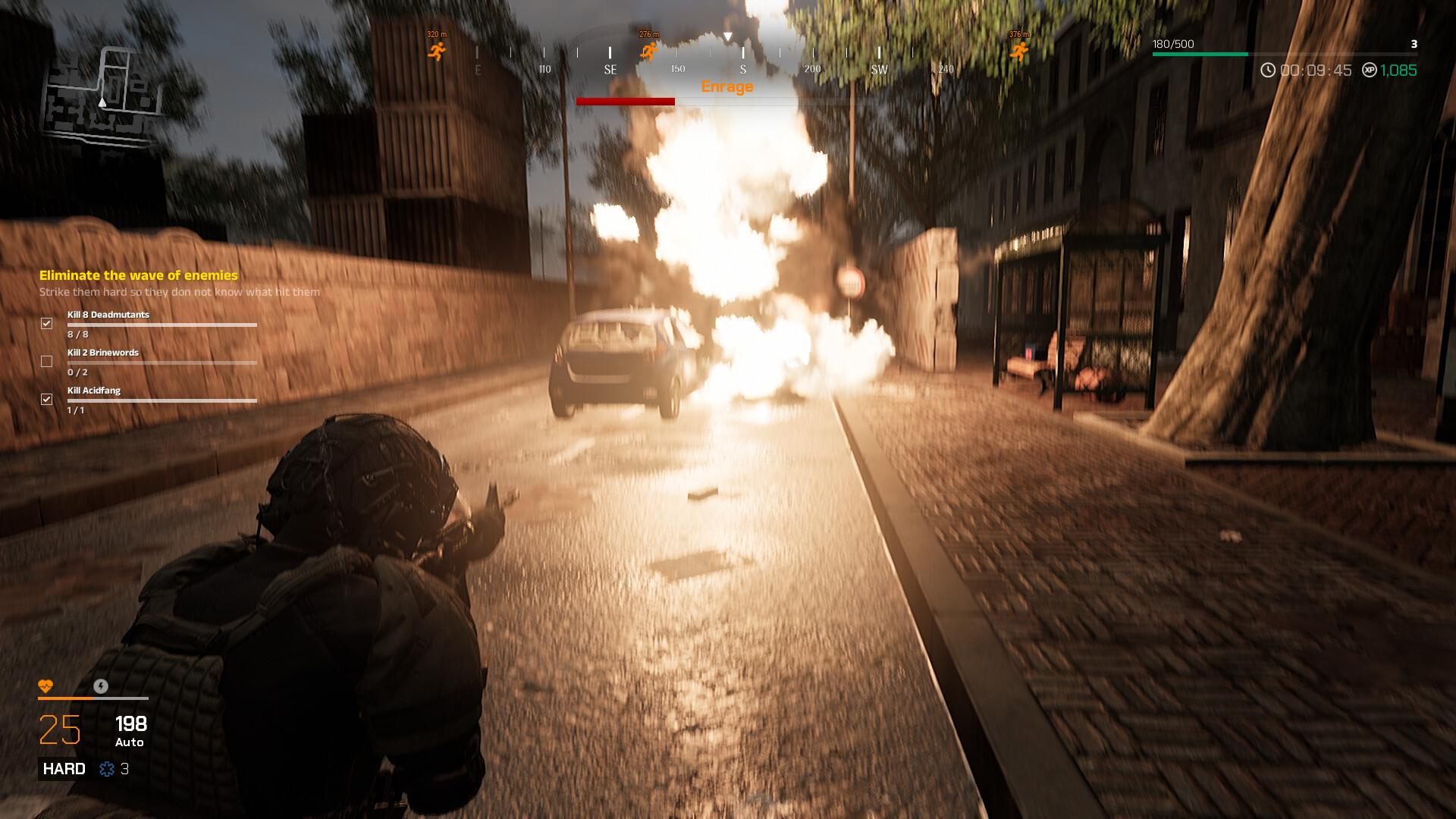This screenshot has height=819, width=1456.
Task: Click the 376 m enemy compass marker
Action: (x=1019, y=51)
